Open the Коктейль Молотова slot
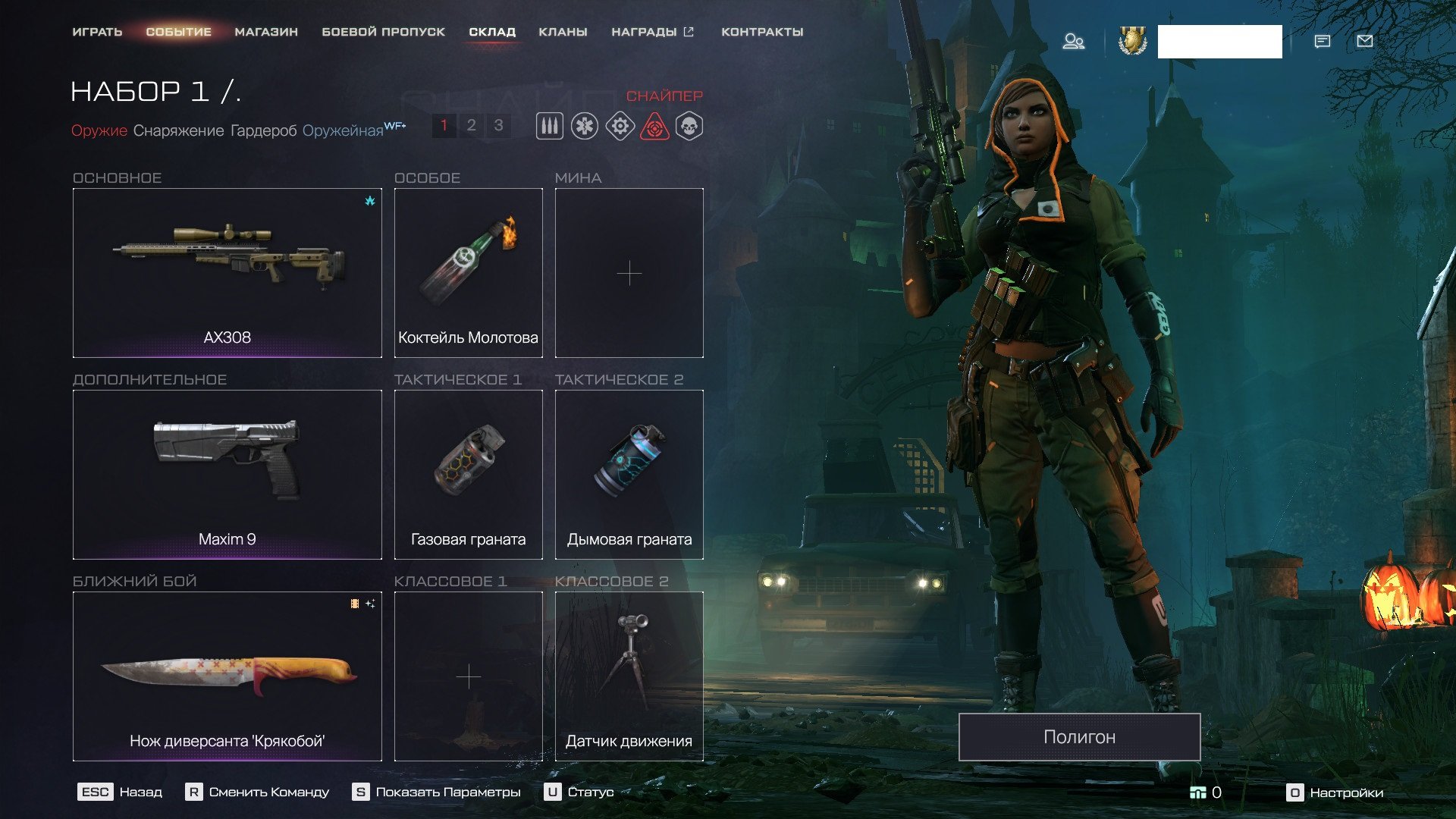 pyautogui.click(x=468, y=272)
